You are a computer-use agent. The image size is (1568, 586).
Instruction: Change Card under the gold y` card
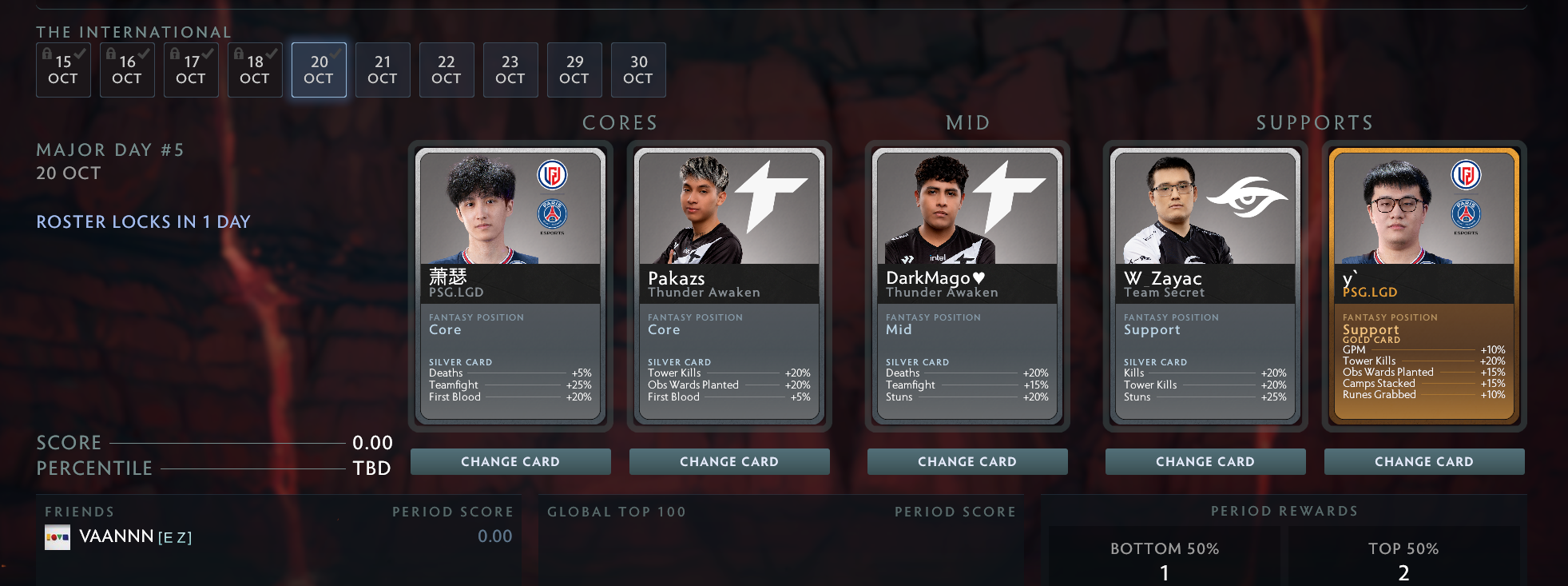tap(1424, 461)
